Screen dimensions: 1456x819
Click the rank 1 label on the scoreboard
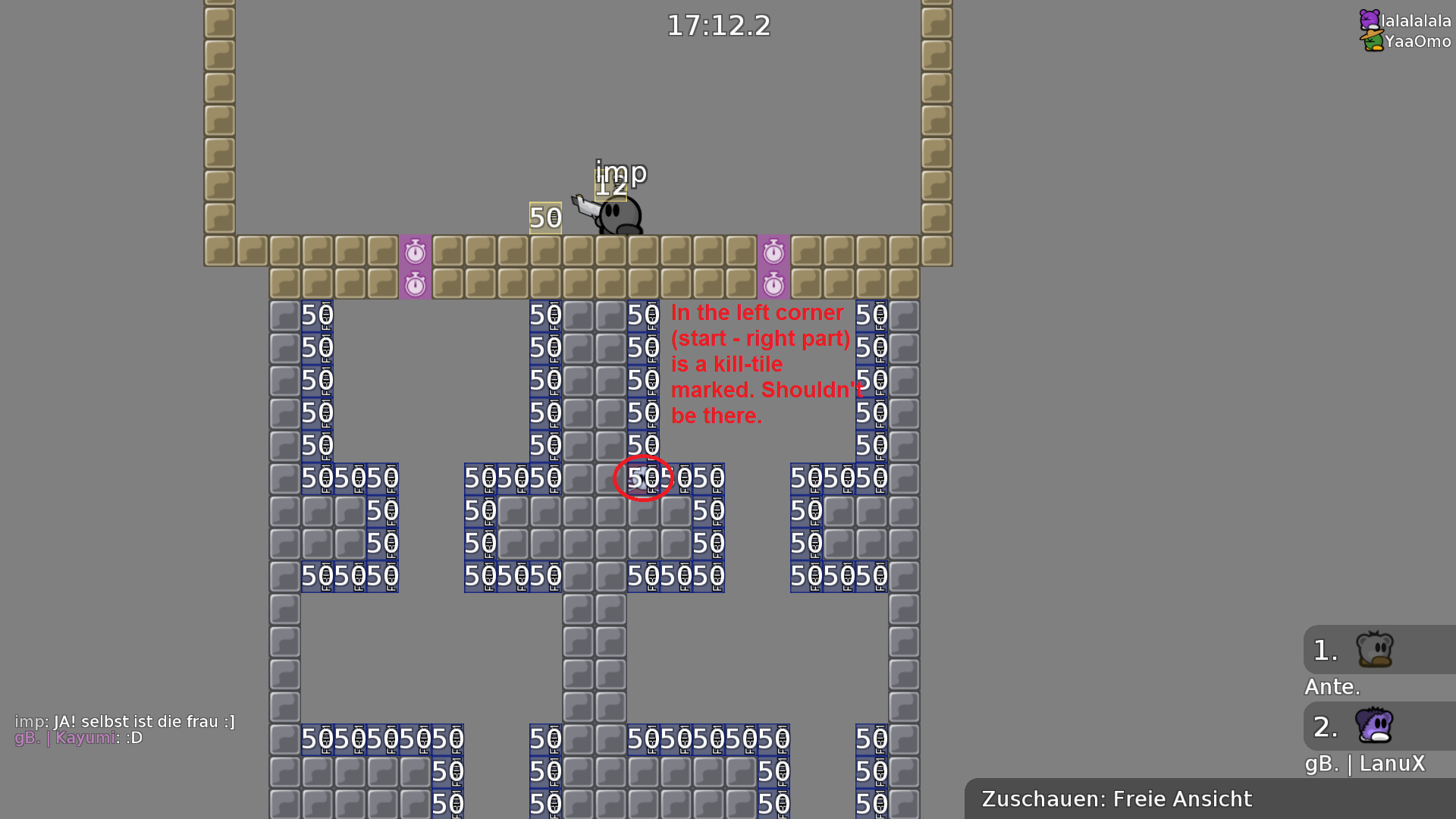(1324, 649)
